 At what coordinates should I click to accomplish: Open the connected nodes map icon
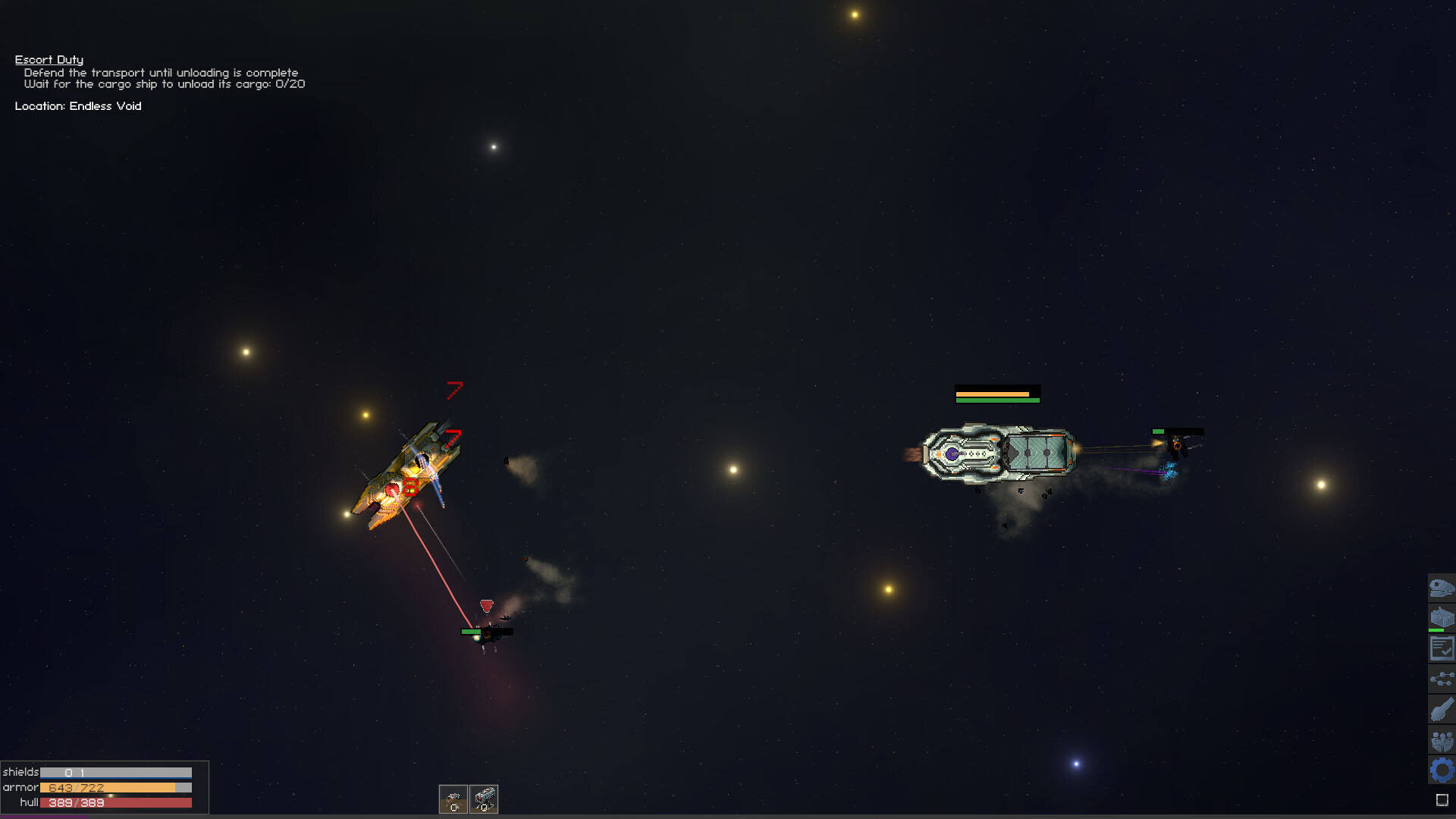[1441, 679]
